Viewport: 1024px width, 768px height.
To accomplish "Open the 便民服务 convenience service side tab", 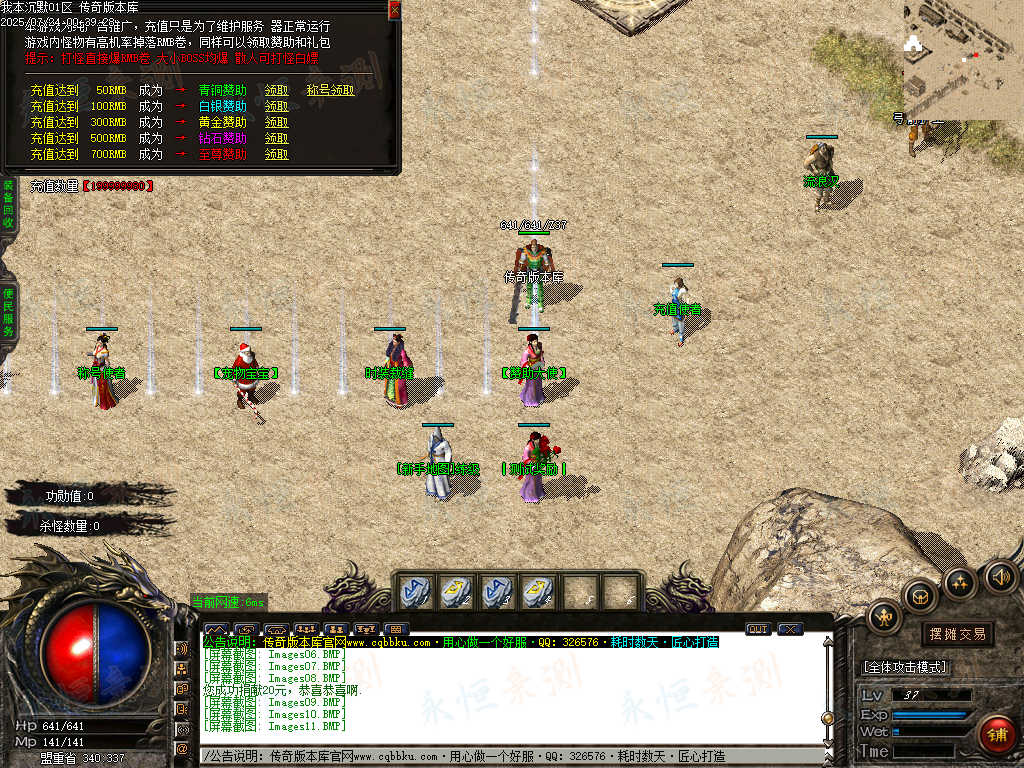I will pos(7,312).
